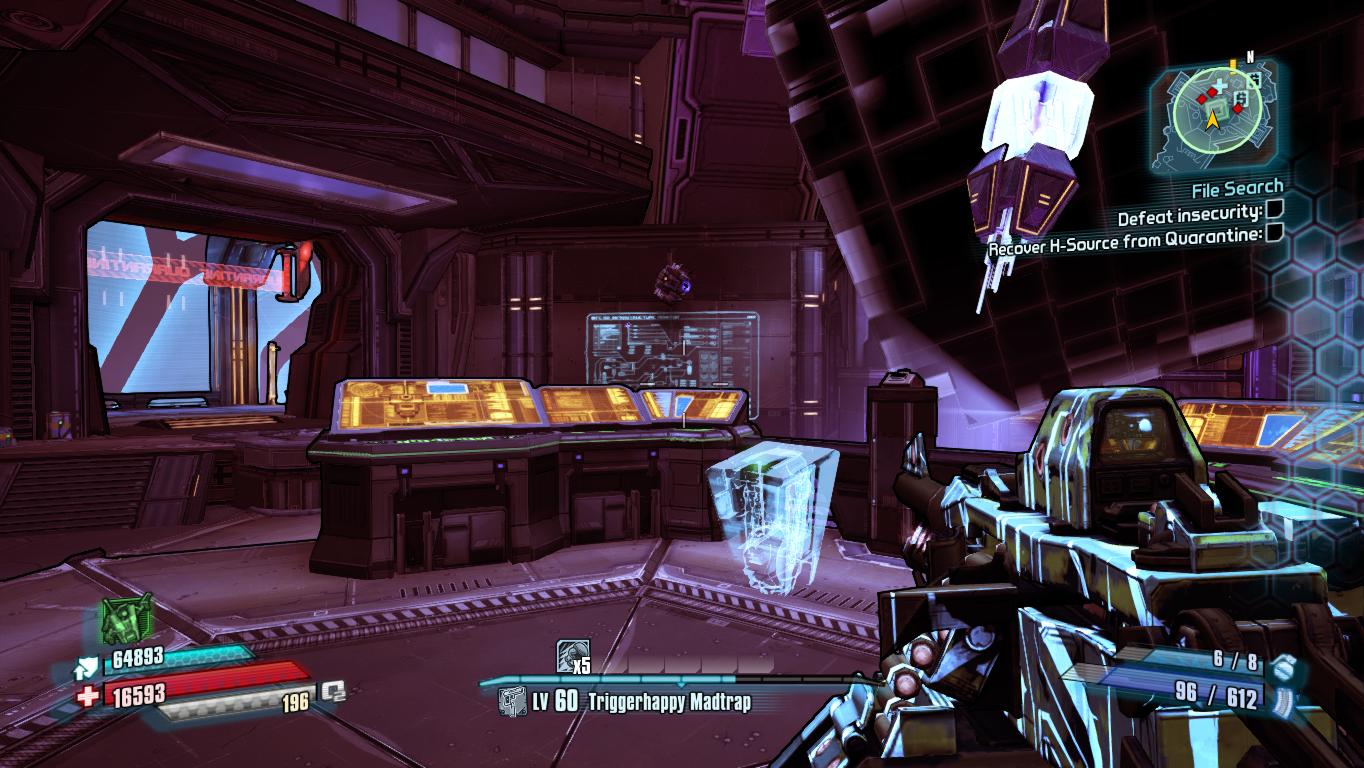Tick the Defeat insecurity objective checkbox

[1274, 210]
